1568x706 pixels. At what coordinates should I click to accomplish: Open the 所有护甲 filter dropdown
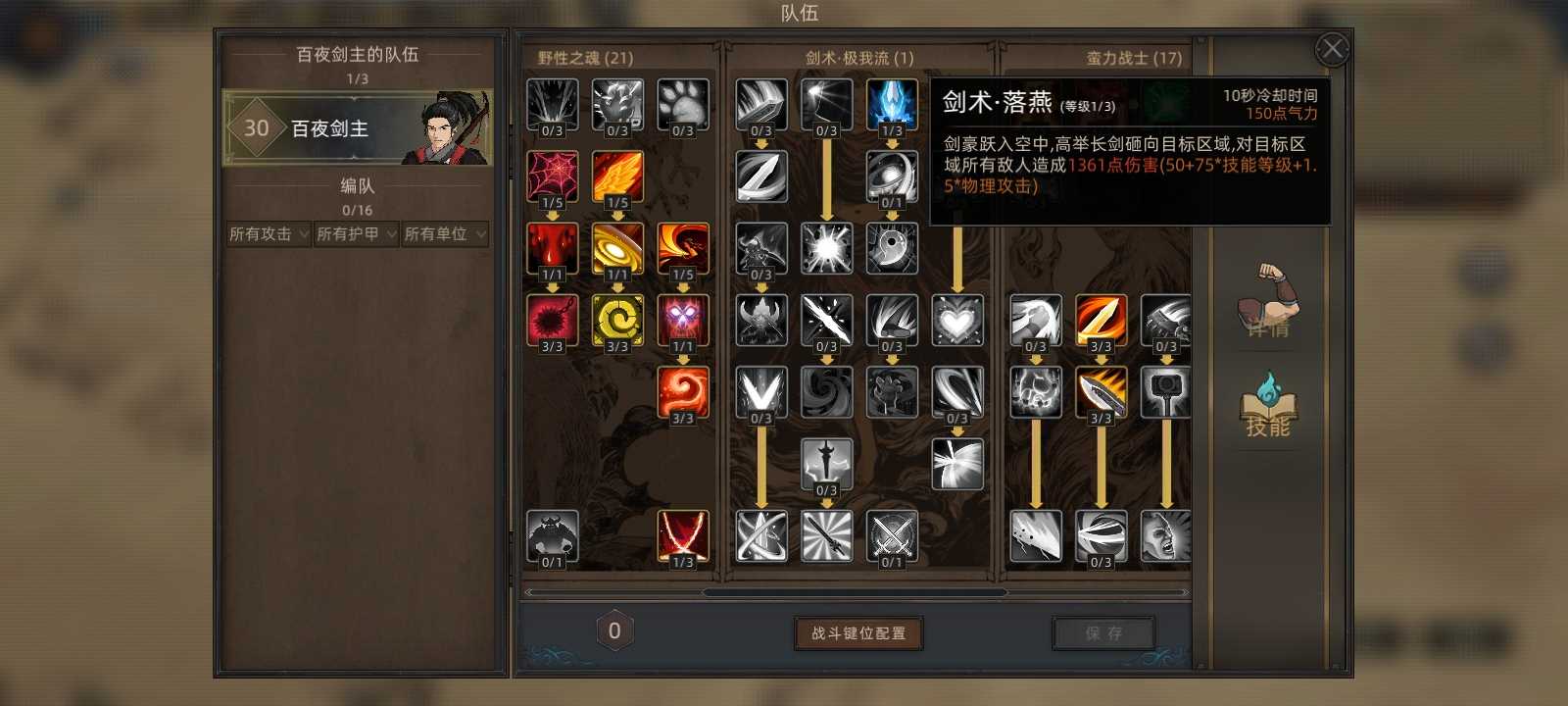pos(355,234)
